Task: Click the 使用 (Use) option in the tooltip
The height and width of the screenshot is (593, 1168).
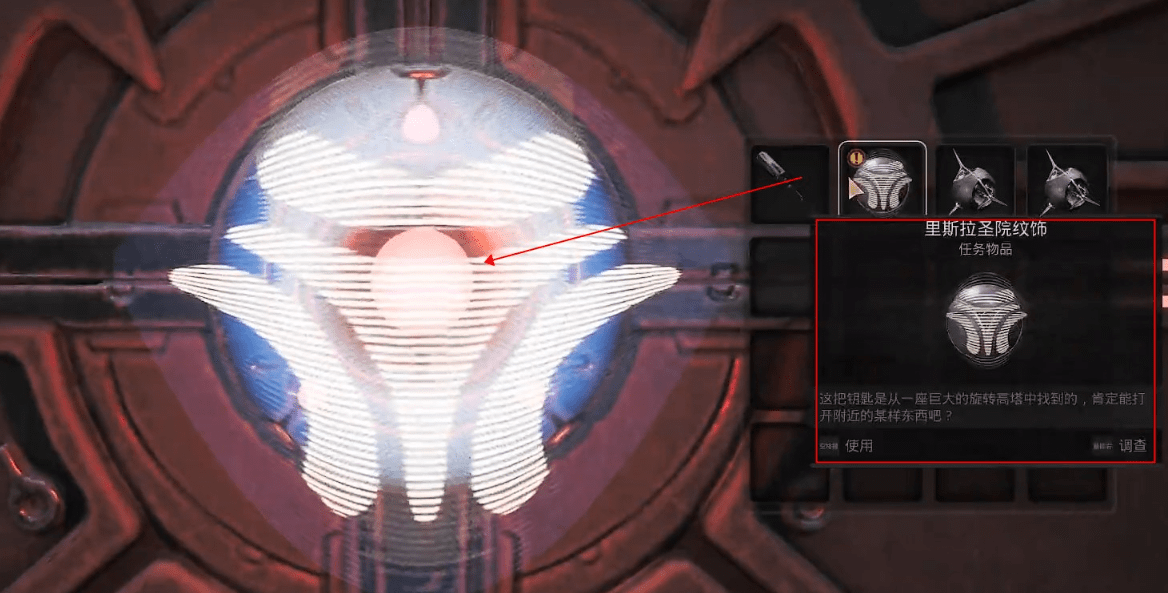Action: coord(858,446)
